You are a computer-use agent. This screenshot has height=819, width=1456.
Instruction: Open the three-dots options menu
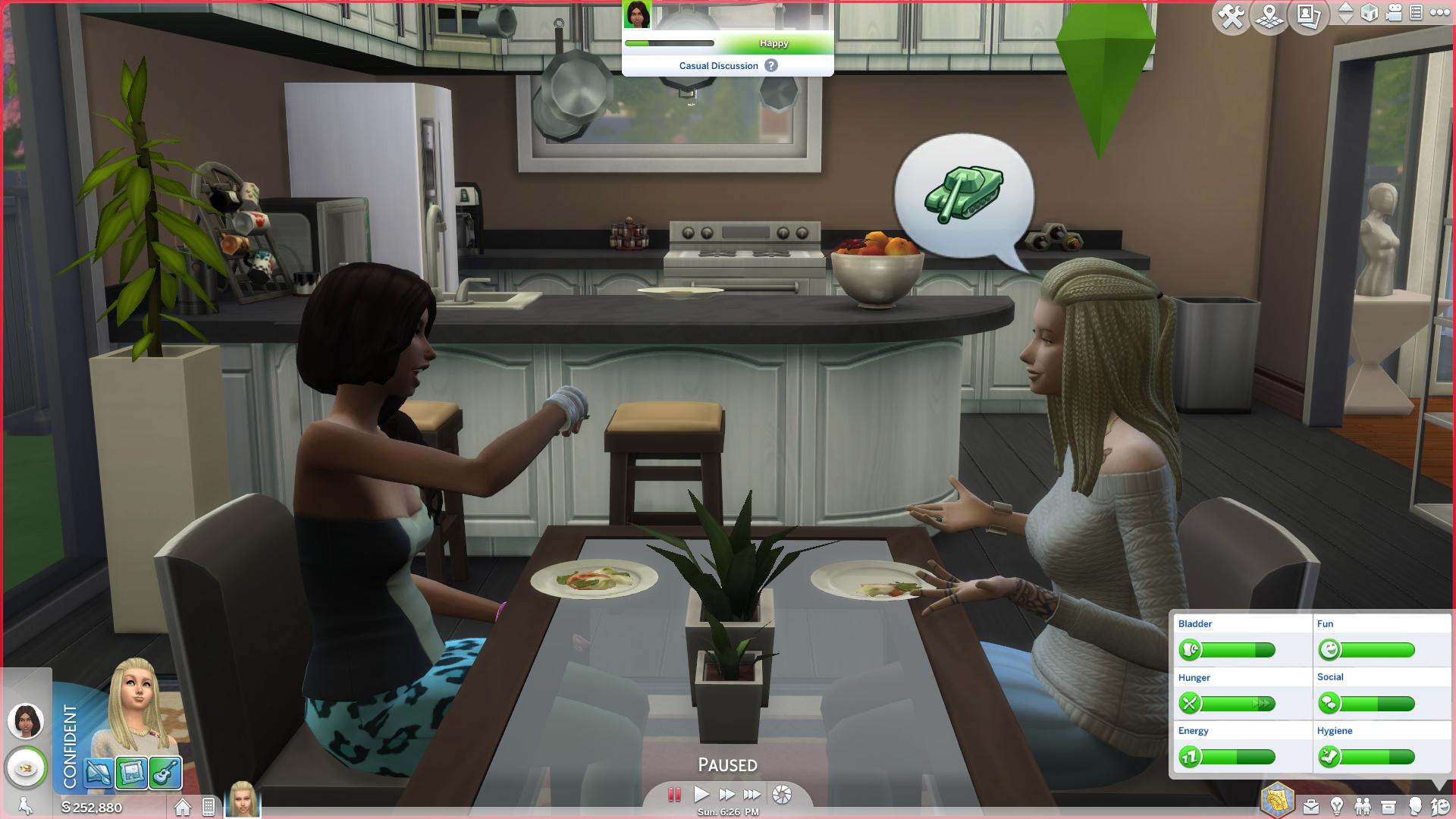1439,13
